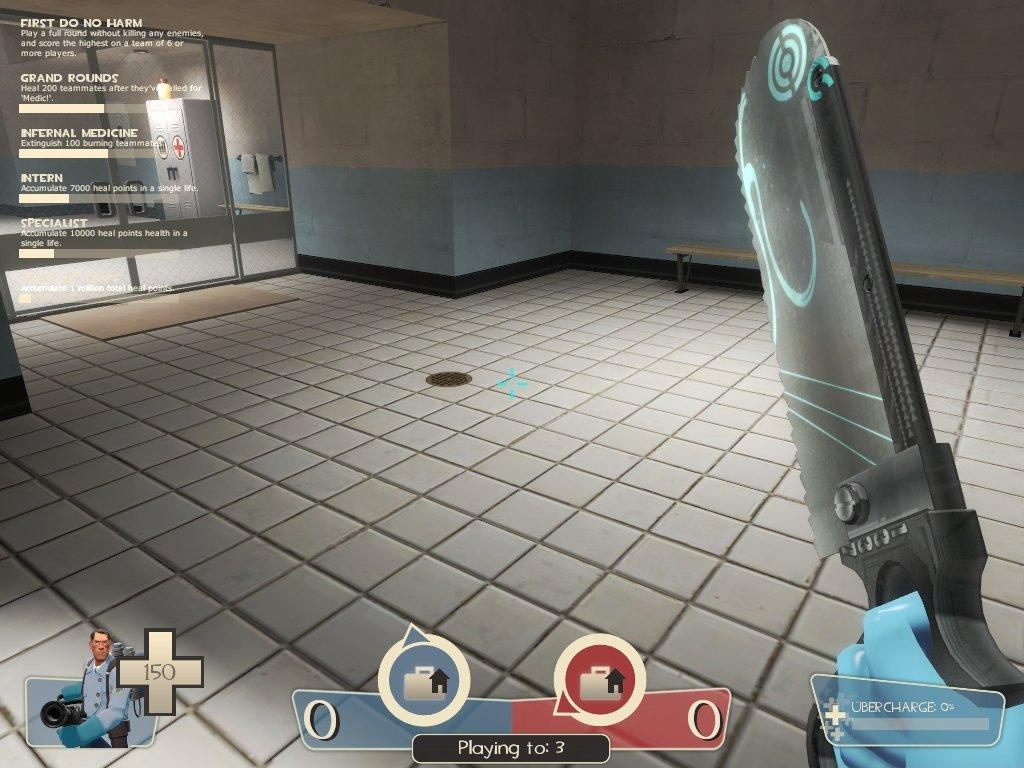1024x768 pixels.
Task: Select the red team intelligence briefcase icon
Action: [x=600, y=681]
